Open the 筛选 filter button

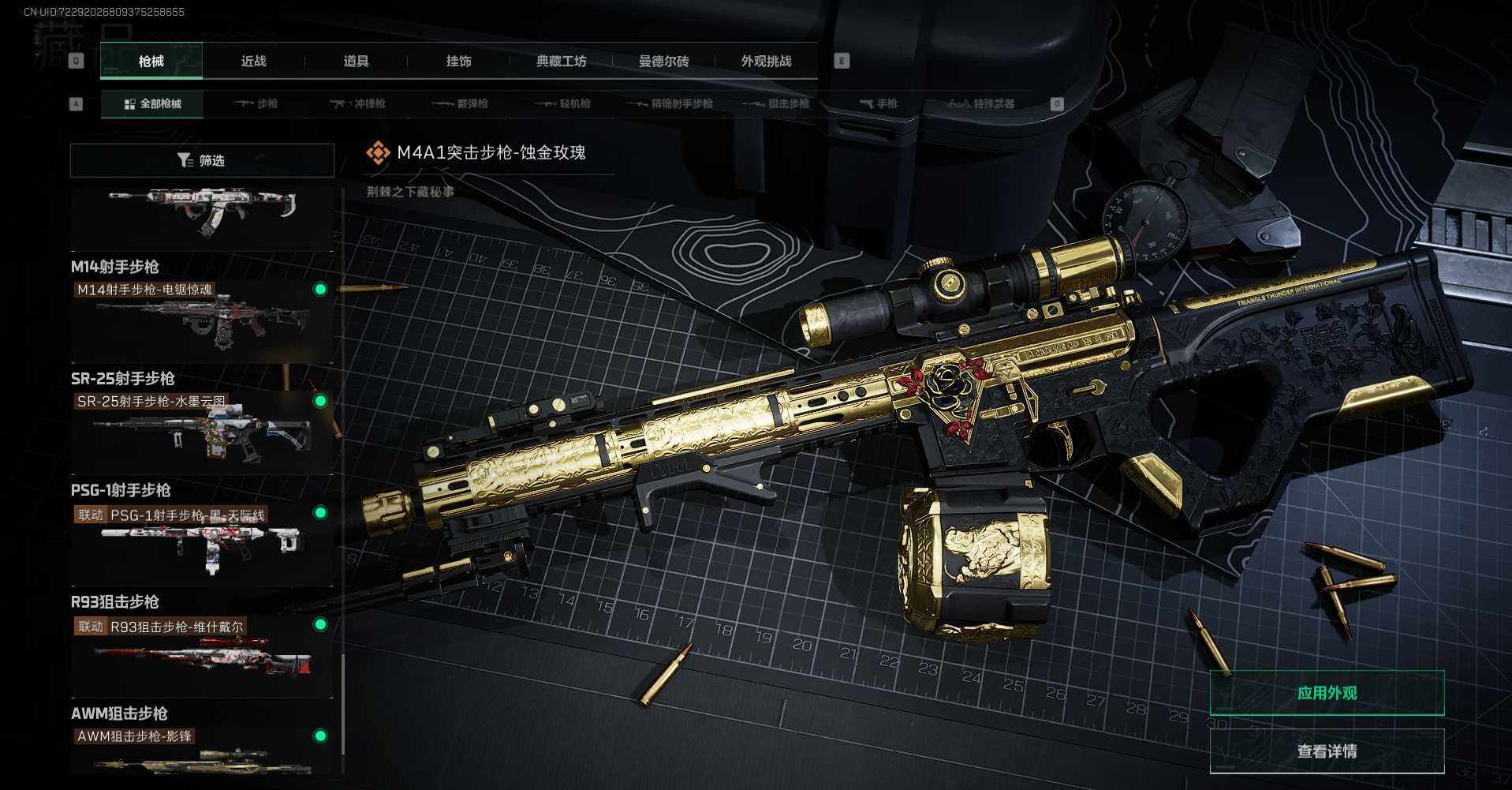202,160
